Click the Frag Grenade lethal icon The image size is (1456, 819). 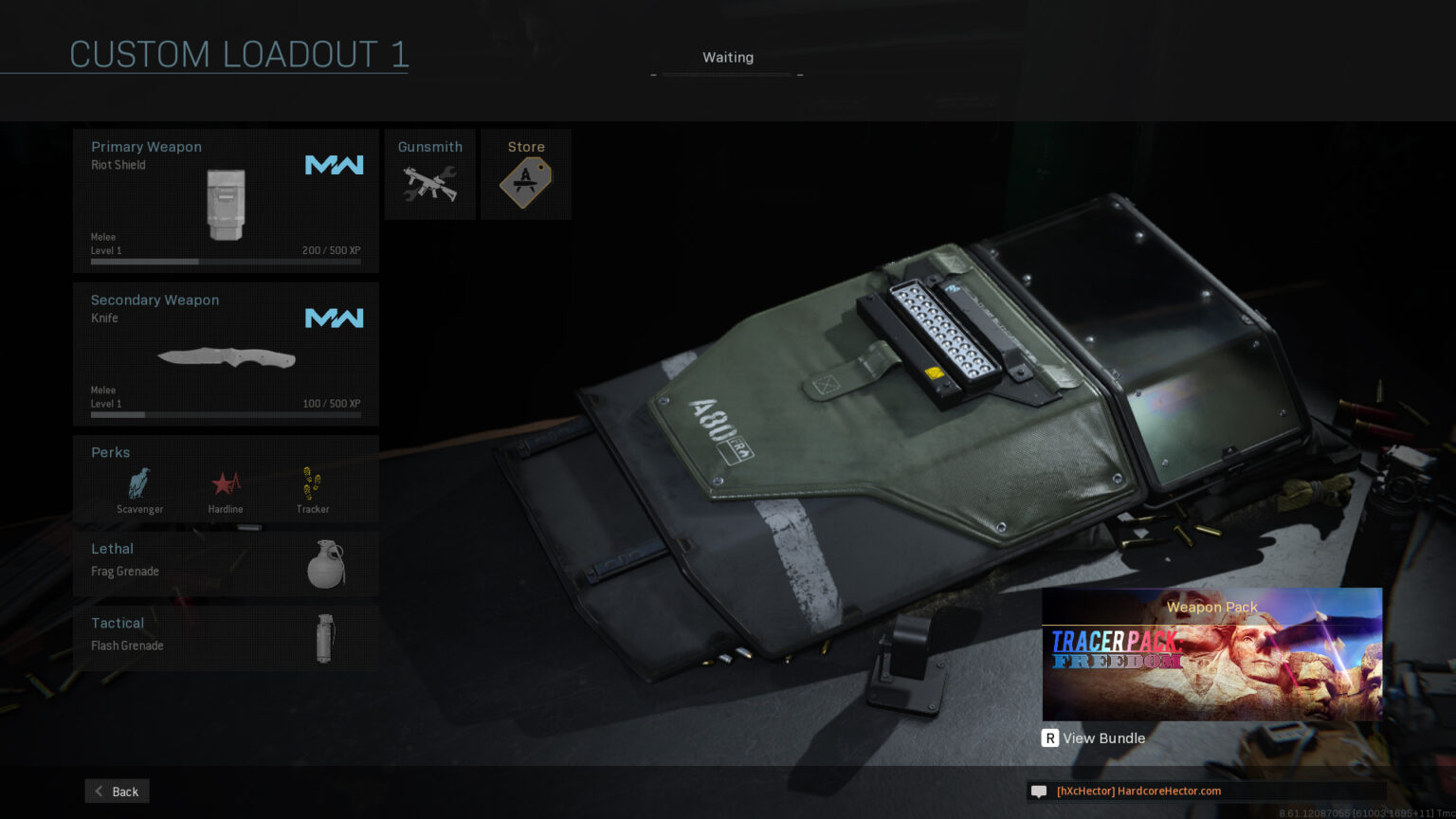pos(326,561)
